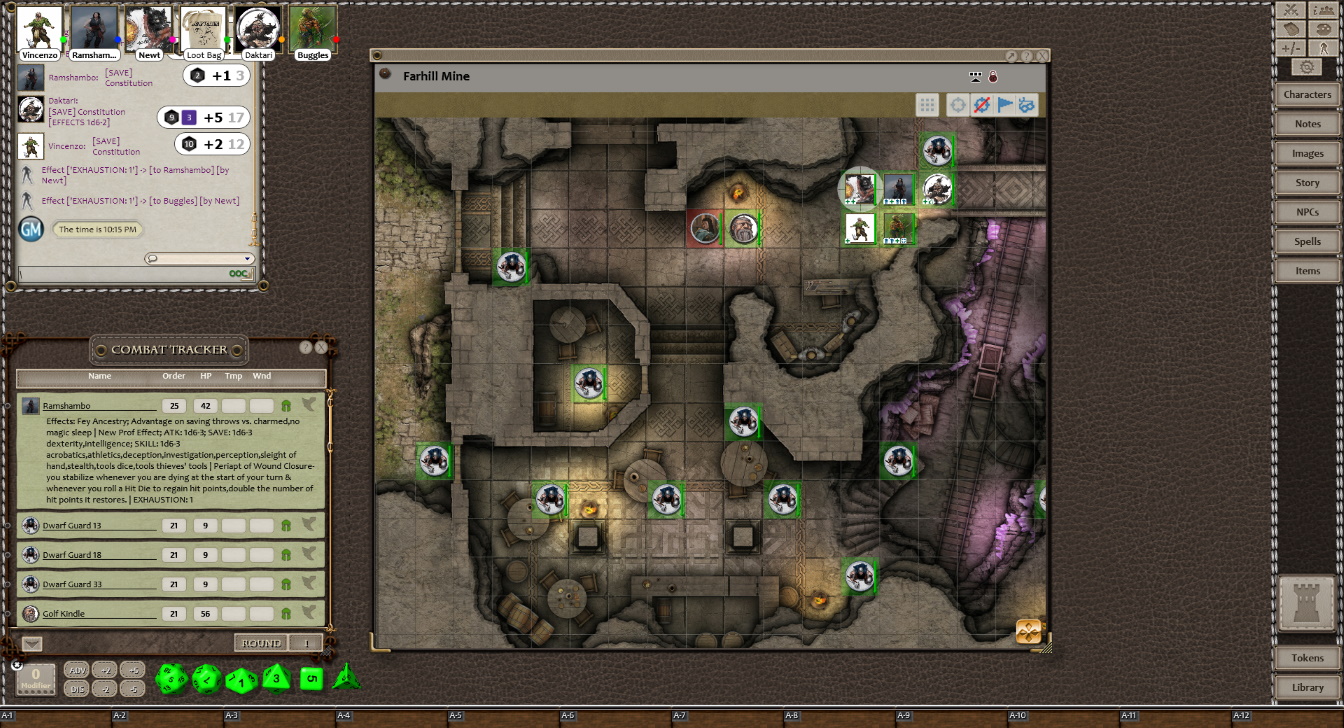Open the Library
This screenshot has height=728, width=1344.
click(1307, 687)
